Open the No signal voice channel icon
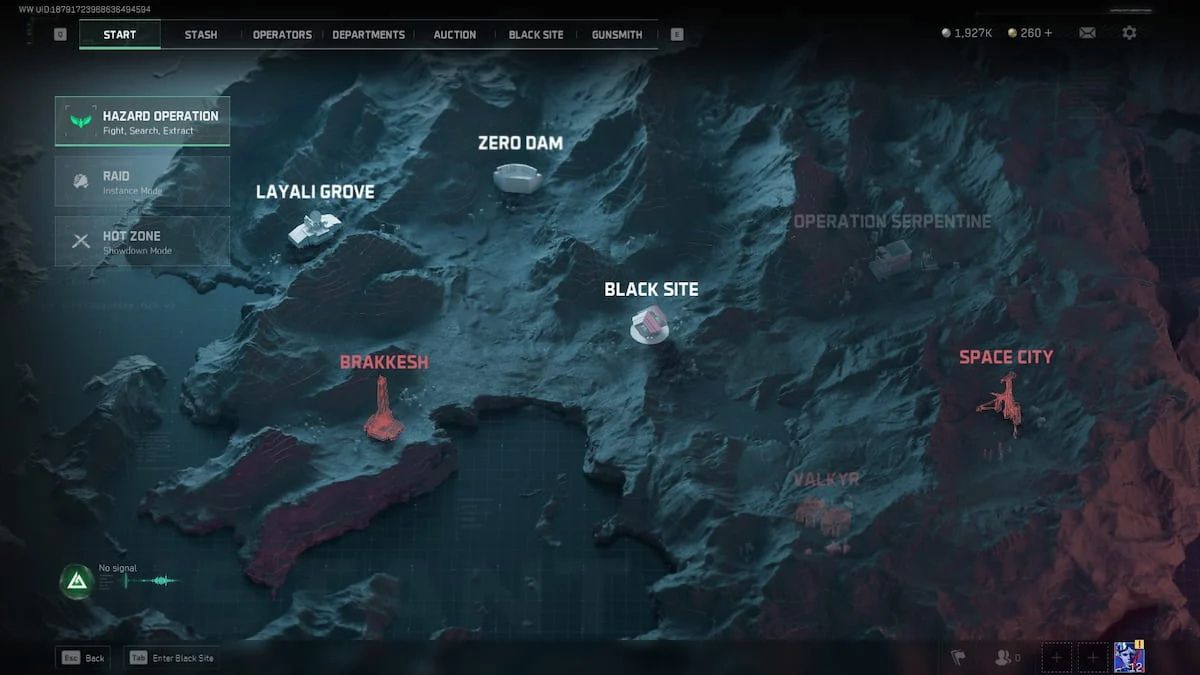 coord(76,581)
